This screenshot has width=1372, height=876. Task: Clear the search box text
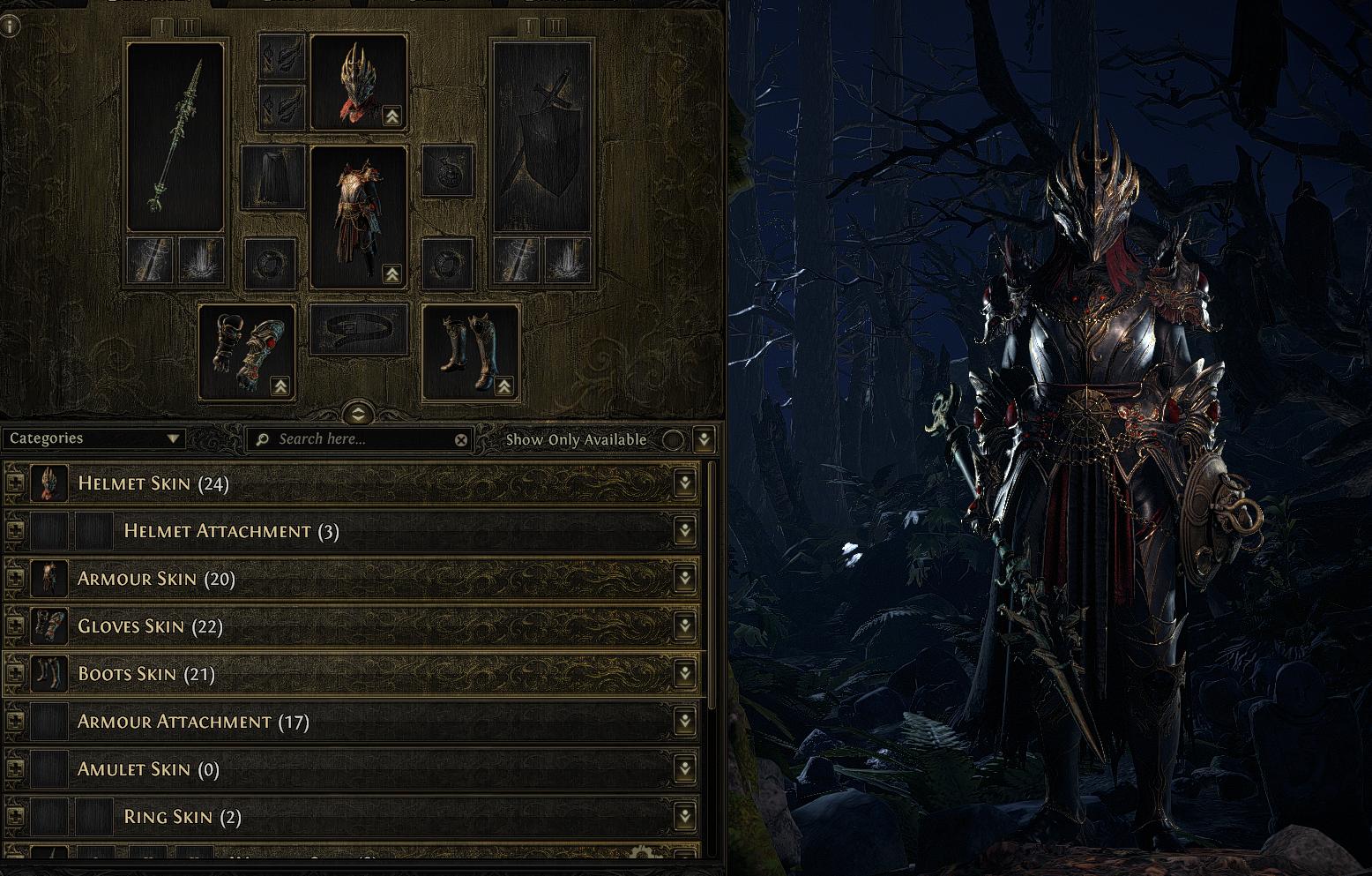(x=461, y=439)
